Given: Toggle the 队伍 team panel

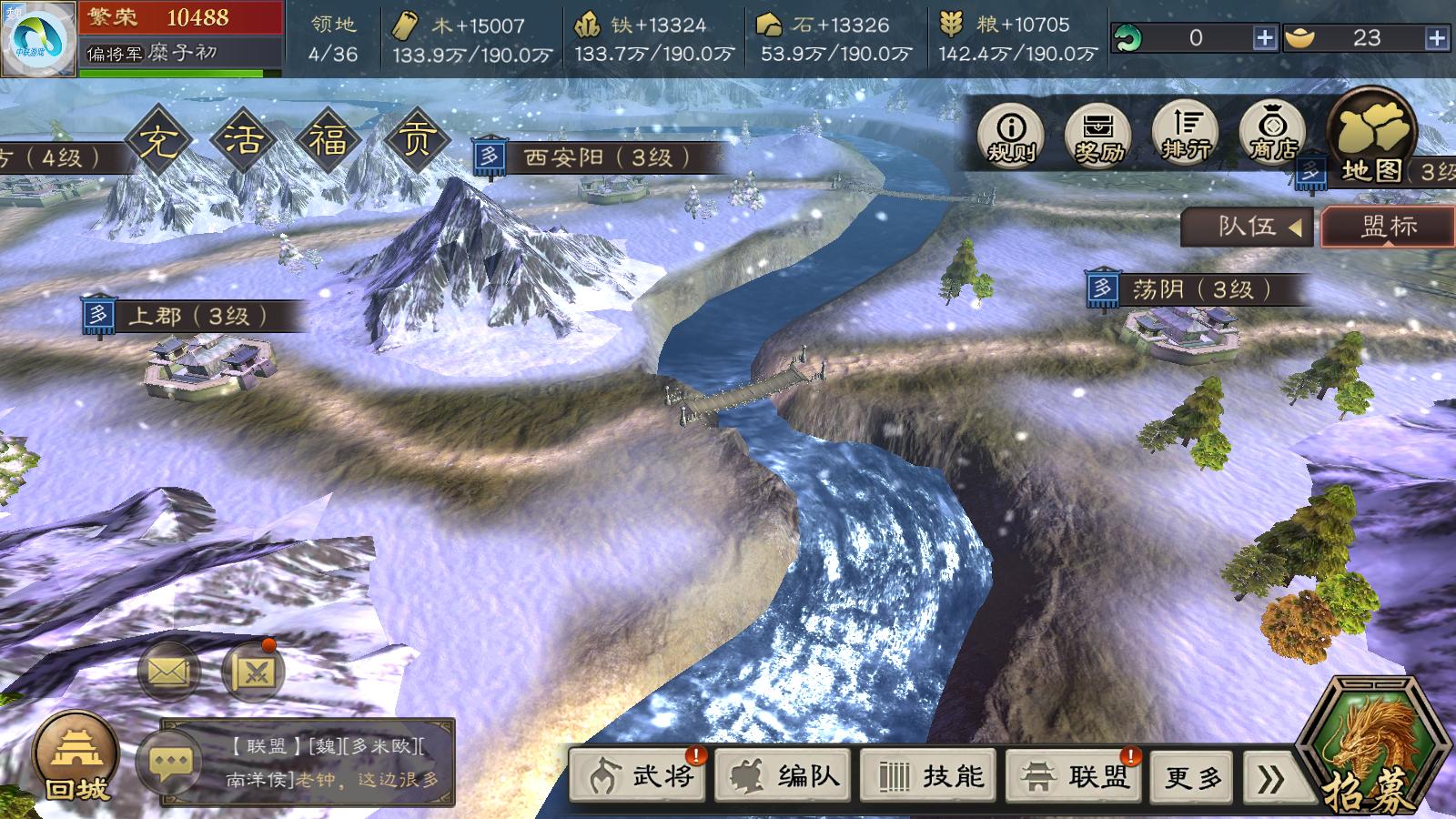Looking at the screenshot, I should tap(1247, 227).
